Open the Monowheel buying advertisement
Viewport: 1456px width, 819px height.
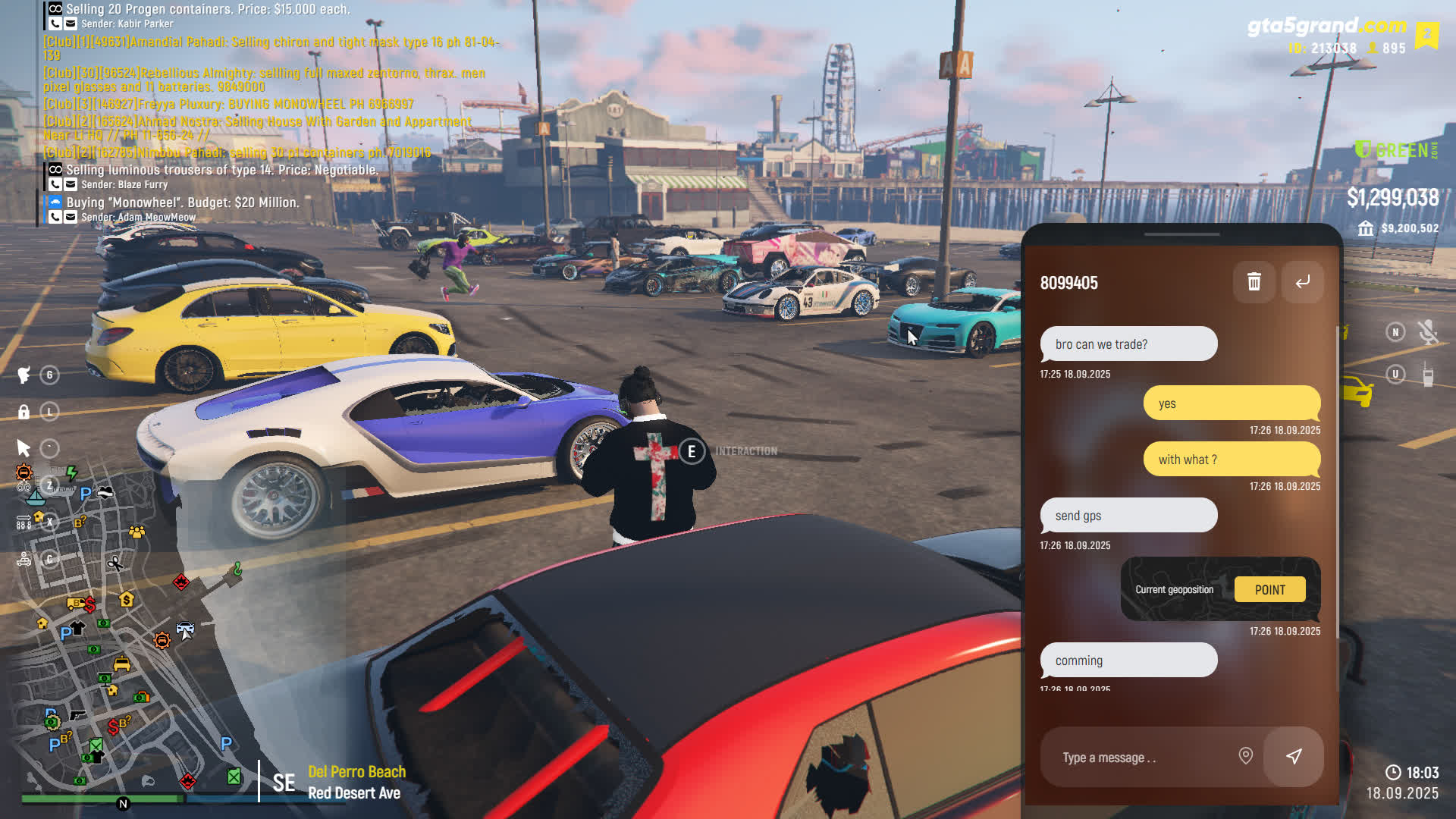(182, 202)
